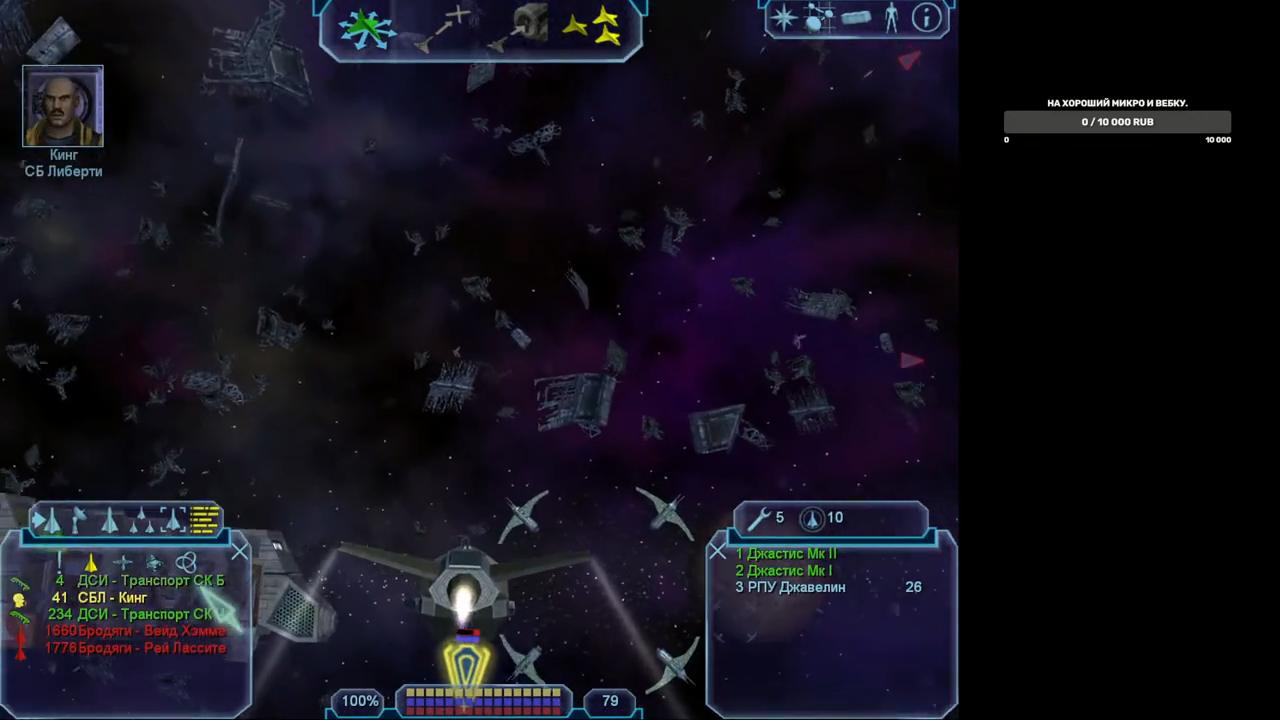Open the circled information icon
The height and width of the screenshot is (720, 1280).
[x=927, y=18]
